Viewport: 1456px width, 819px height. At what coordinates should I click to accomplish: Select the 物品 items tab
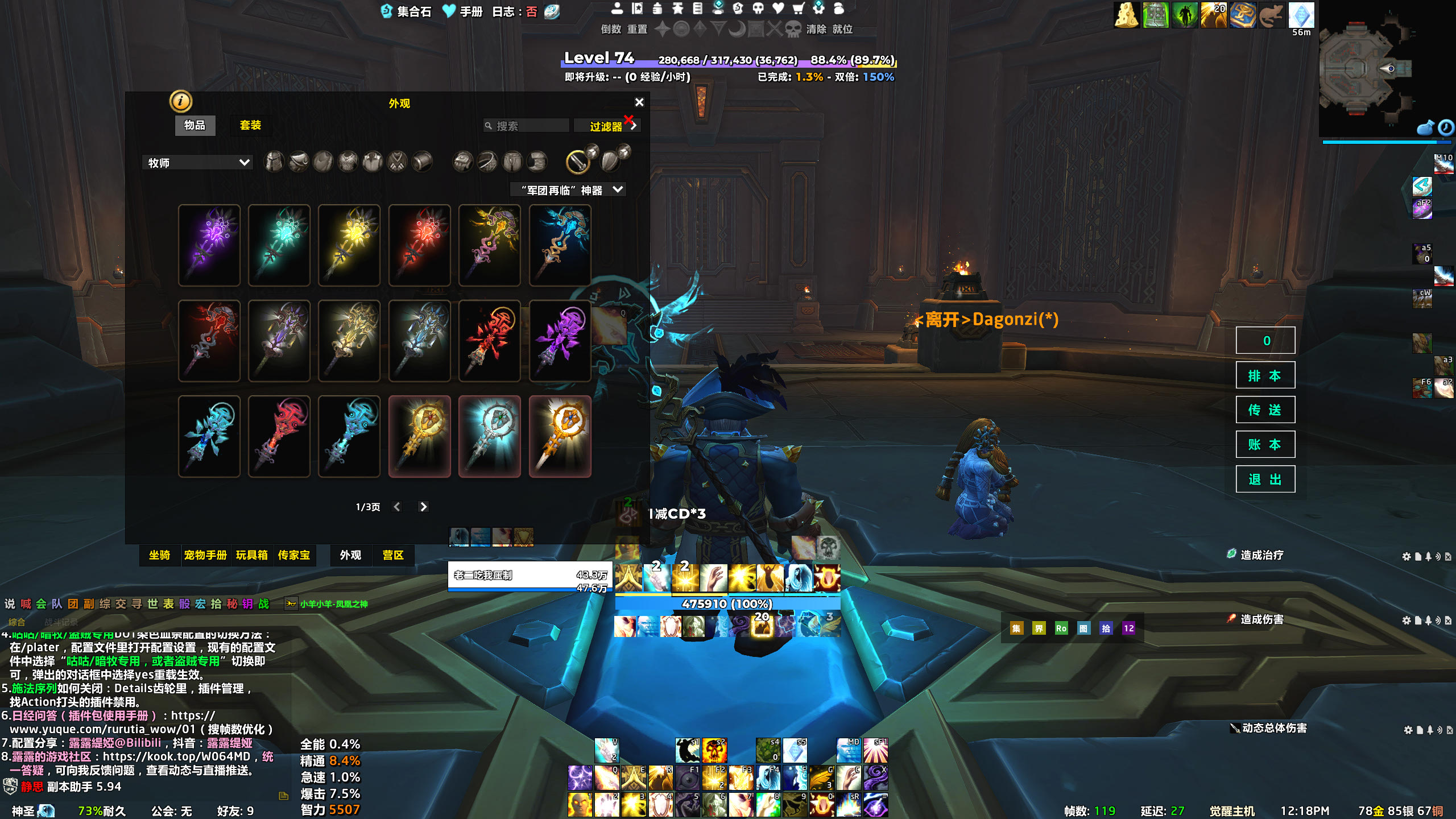(x=195, y=125)
